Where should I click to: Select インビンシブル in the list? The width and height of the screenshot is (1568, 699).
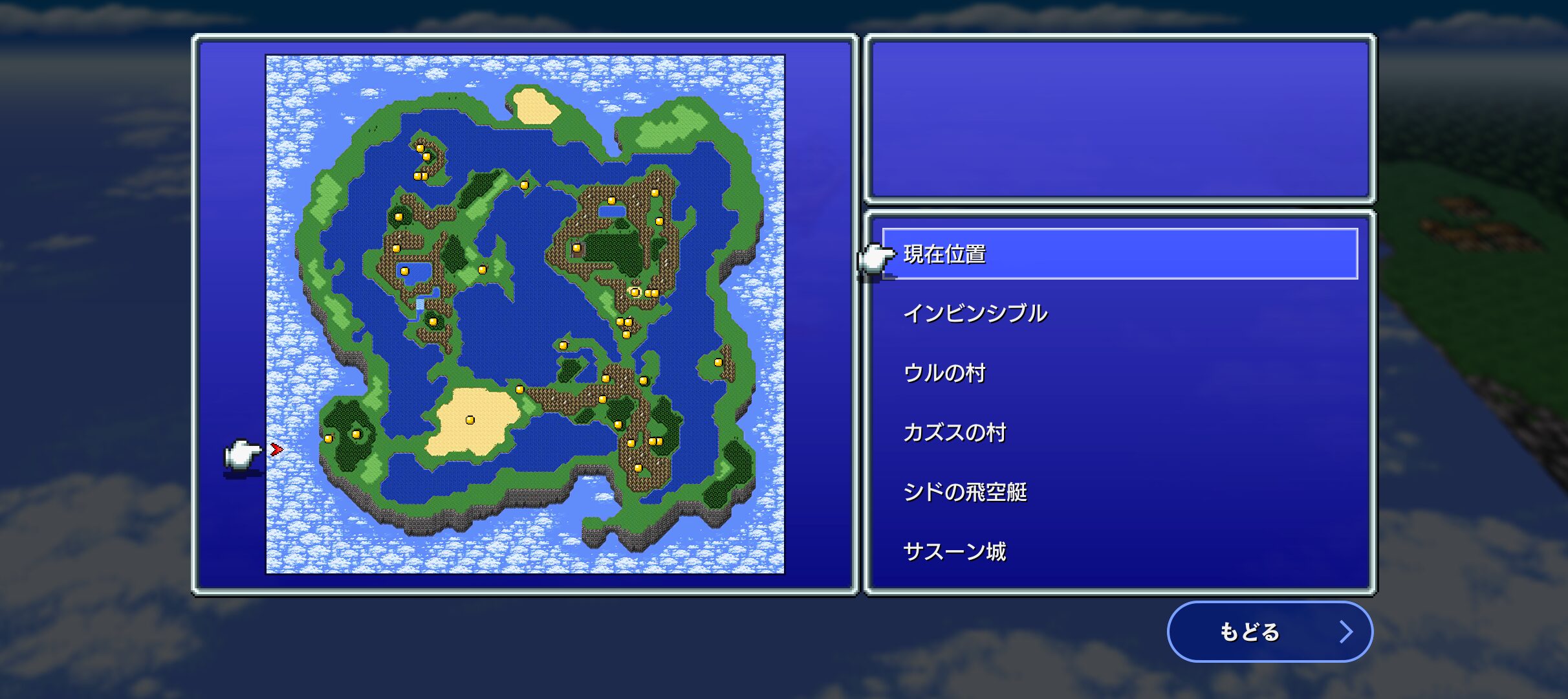click(977, 313)
